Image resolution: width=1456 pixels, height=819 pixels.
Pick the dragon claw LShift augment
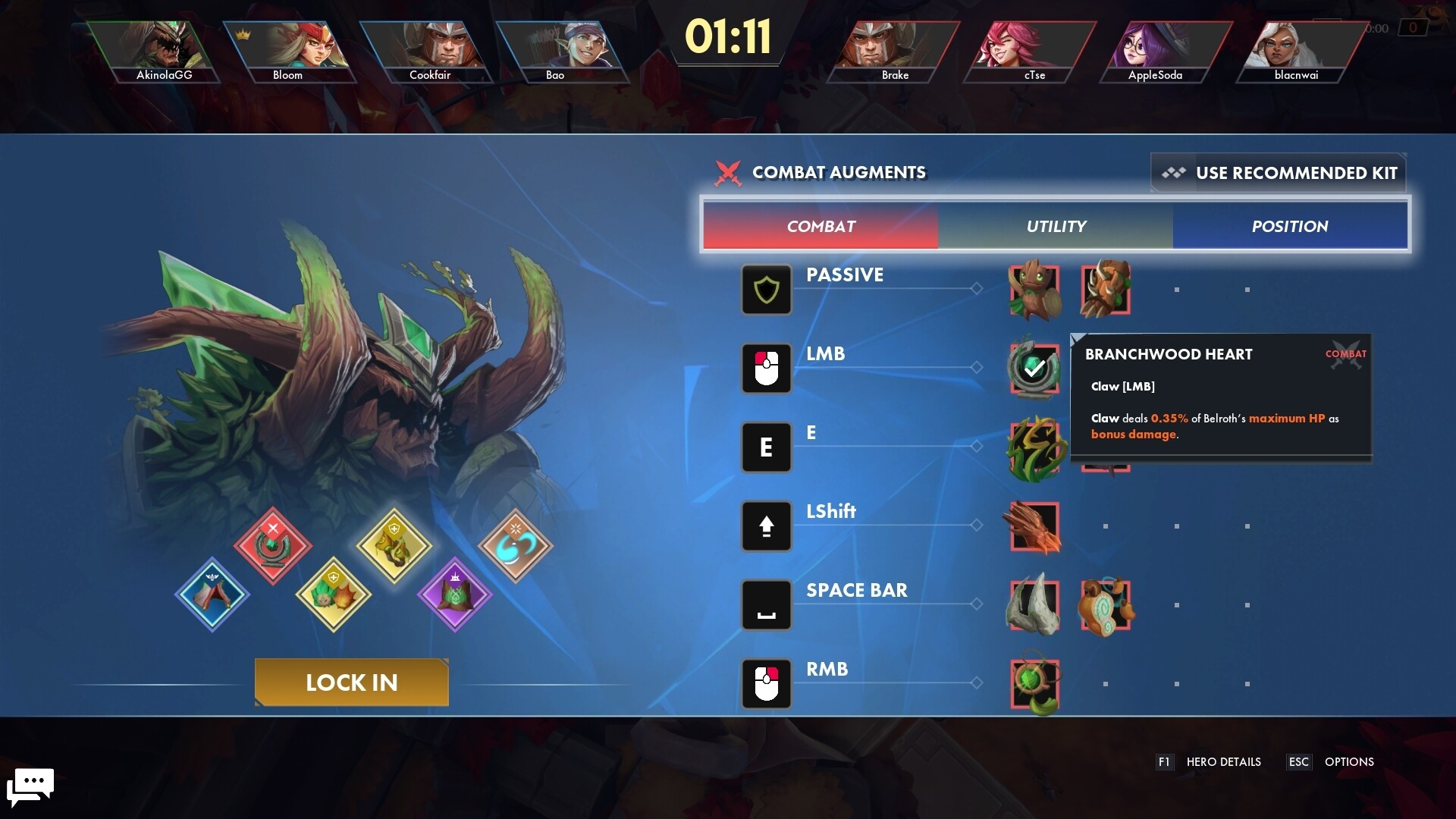click(x=1034, y=526)
